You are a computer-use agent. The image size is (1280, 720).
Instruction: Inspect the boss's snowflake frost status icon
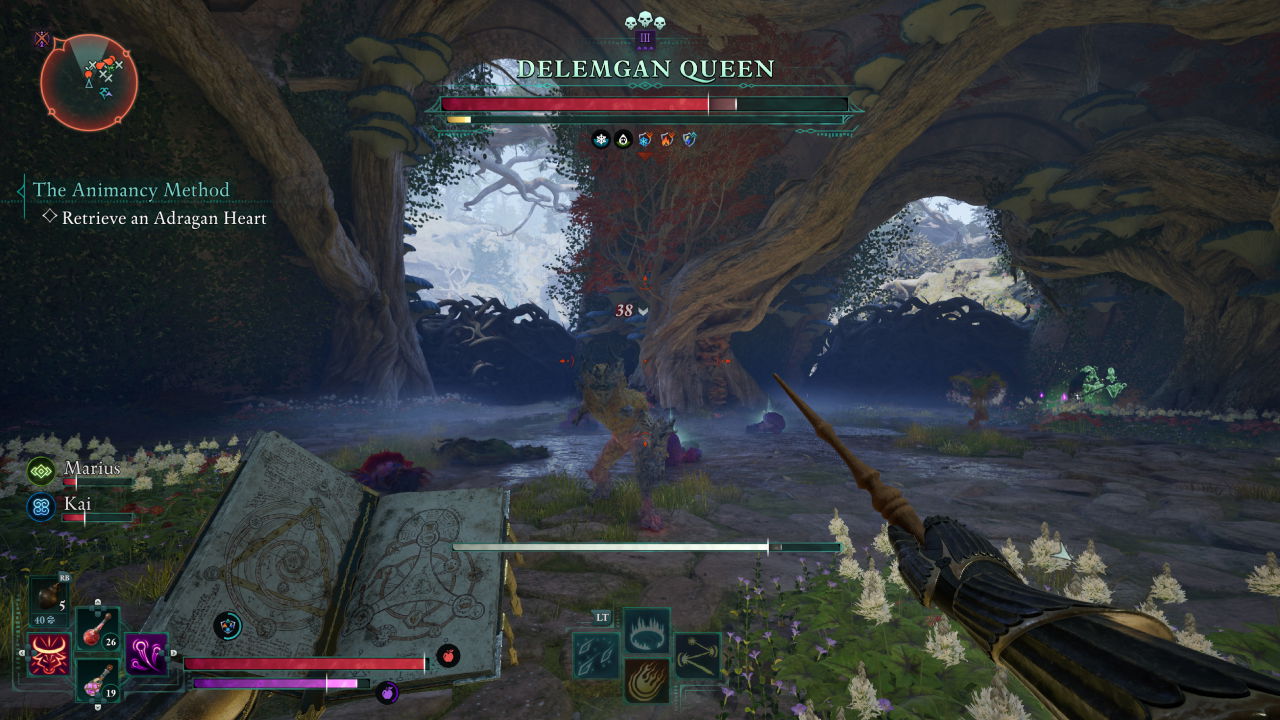pos(601,140)
